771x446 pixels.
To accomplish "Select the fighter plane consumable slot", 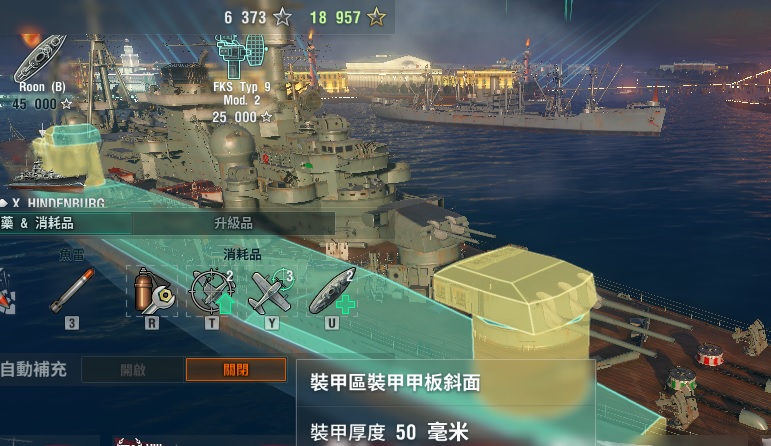I will [x=271, y=291].
